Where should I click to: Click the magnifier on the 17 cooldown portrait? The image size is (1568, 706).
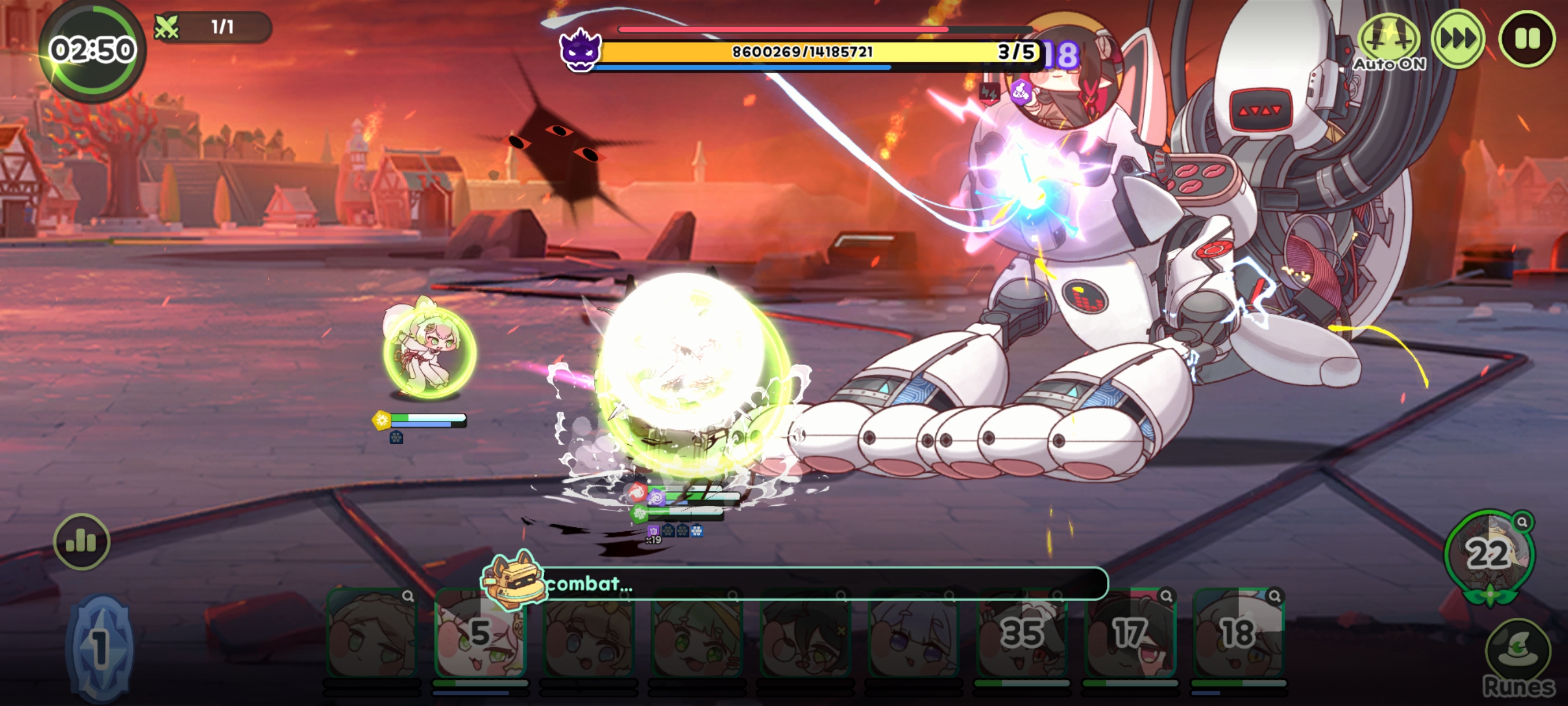(x=1166, y=596)
